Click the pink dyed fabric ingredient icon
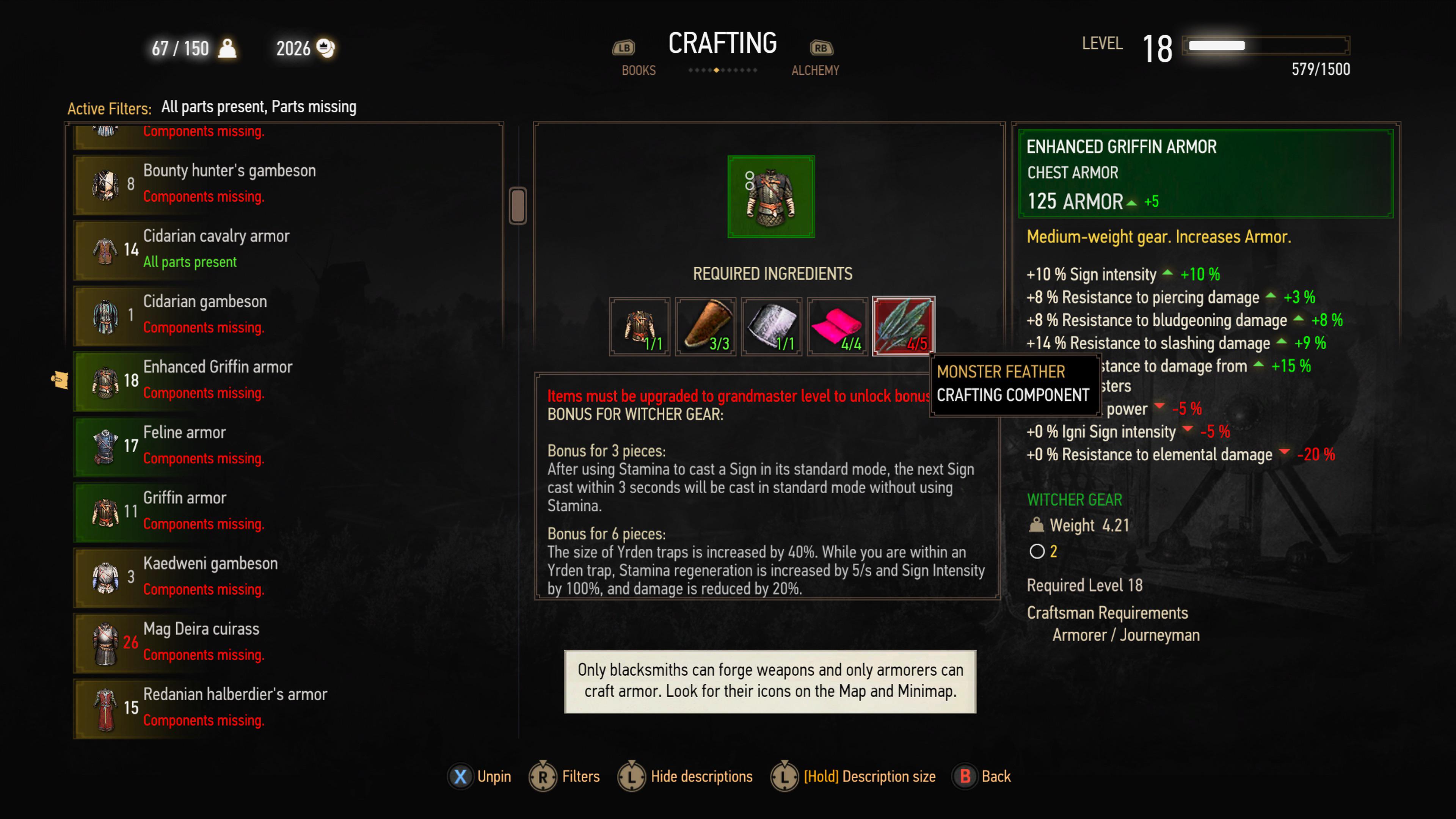Viewport: 1456px width, 819px height. (x=837, y=327)
